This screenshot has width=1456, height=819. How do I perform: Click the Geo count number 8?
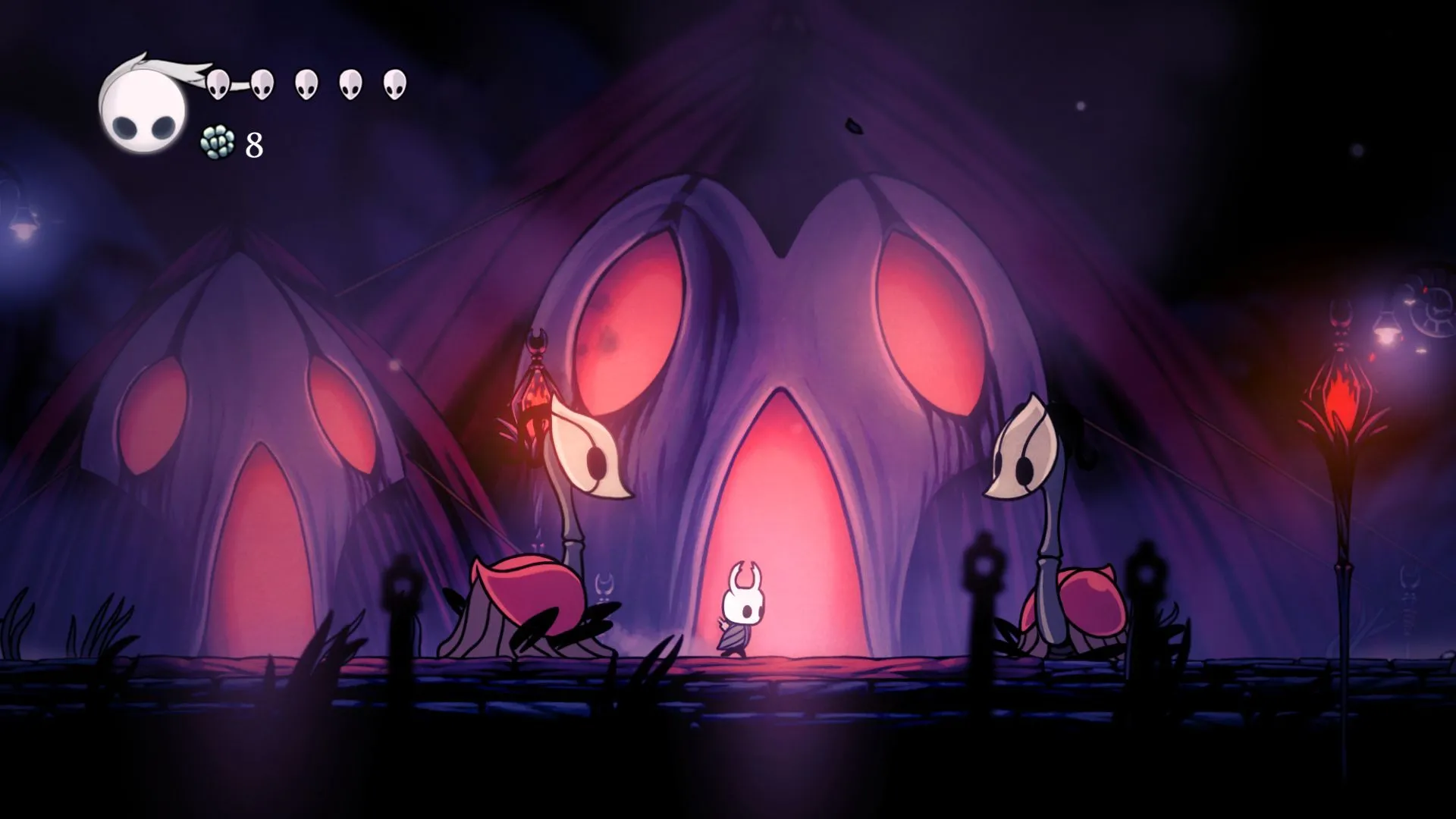click(x=254, y=144)
